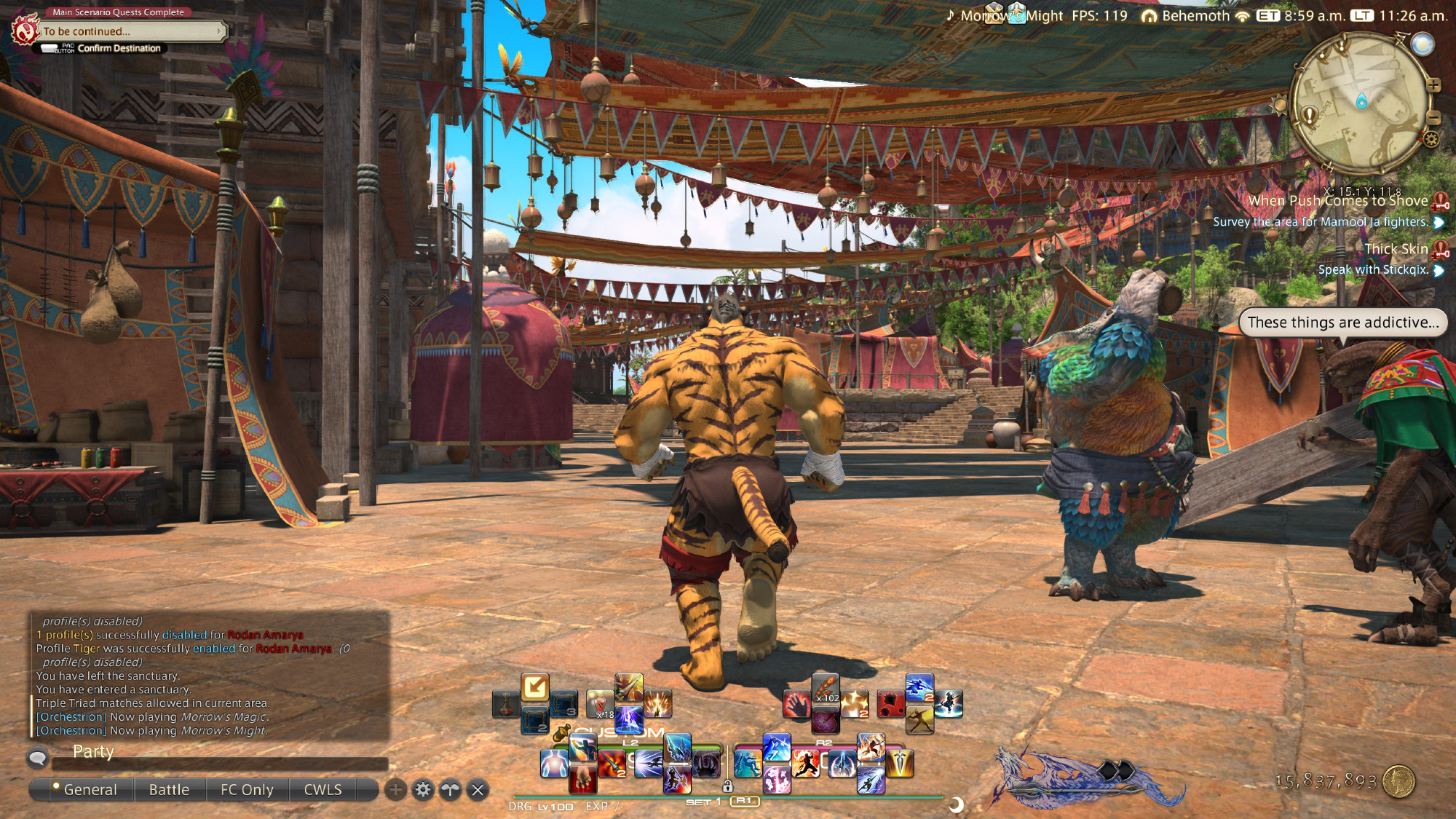
Task: Use the feather item showing x102
Action: tap(826, 688)
